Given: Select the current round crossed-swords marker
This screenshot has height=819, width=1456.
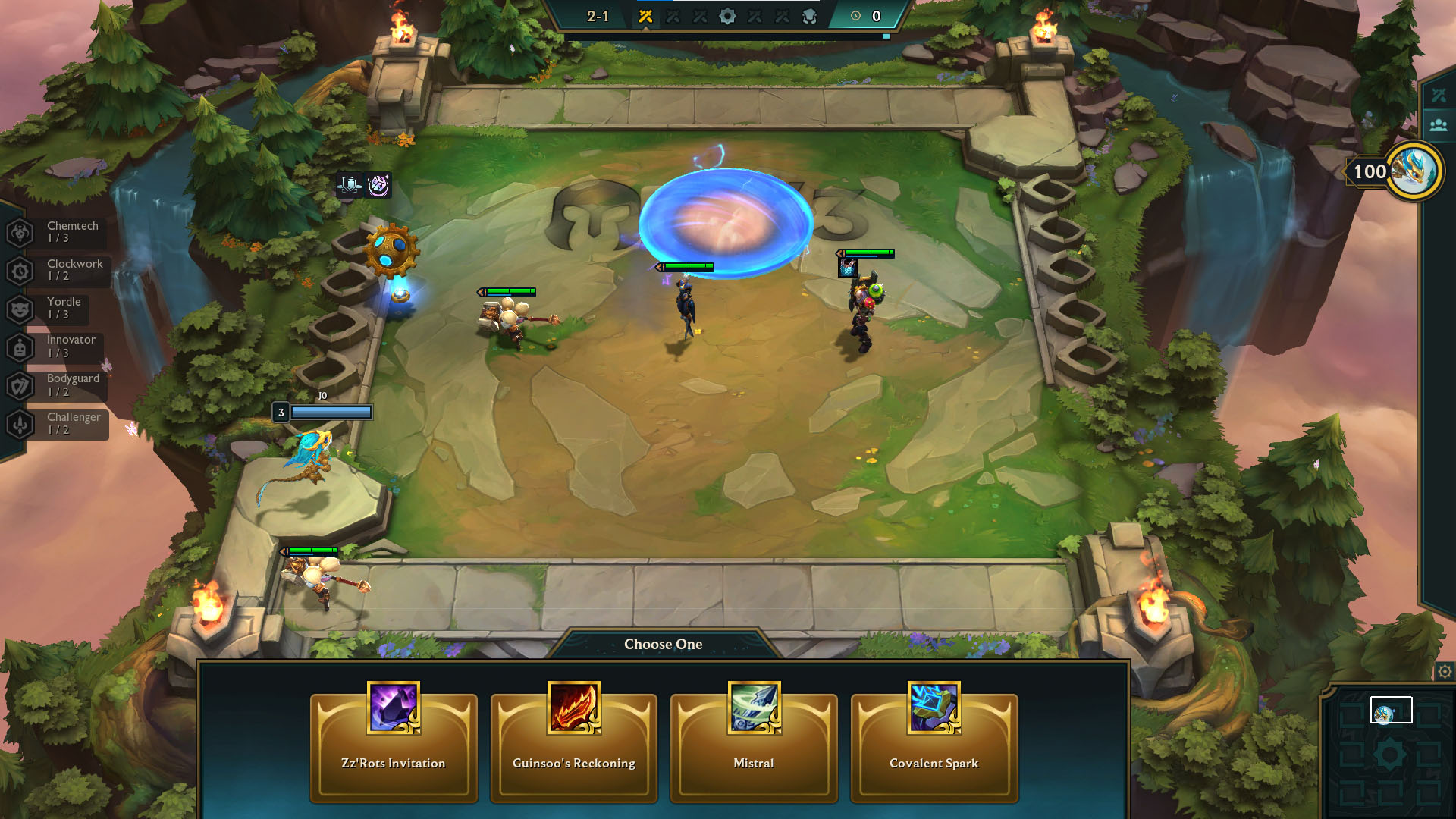Looking at the screenshot, I should pos(645,17).
